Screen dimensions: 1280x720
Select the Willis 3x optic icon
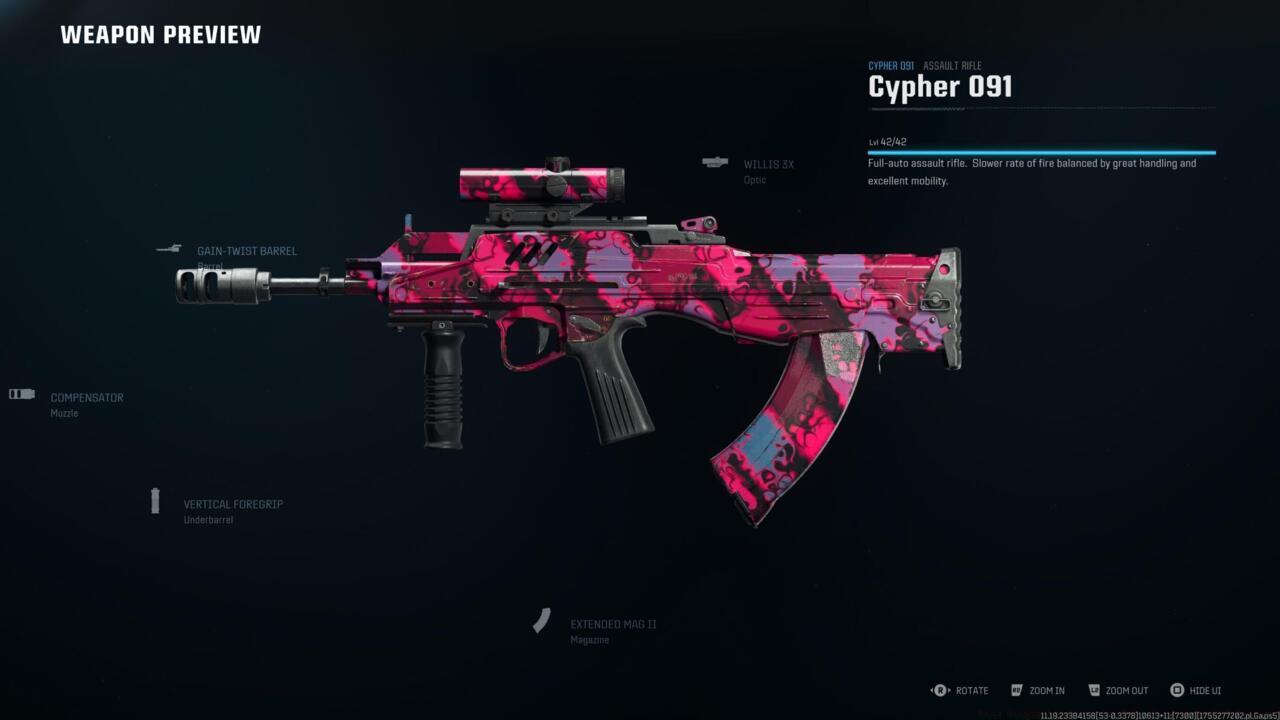(716, 162)
